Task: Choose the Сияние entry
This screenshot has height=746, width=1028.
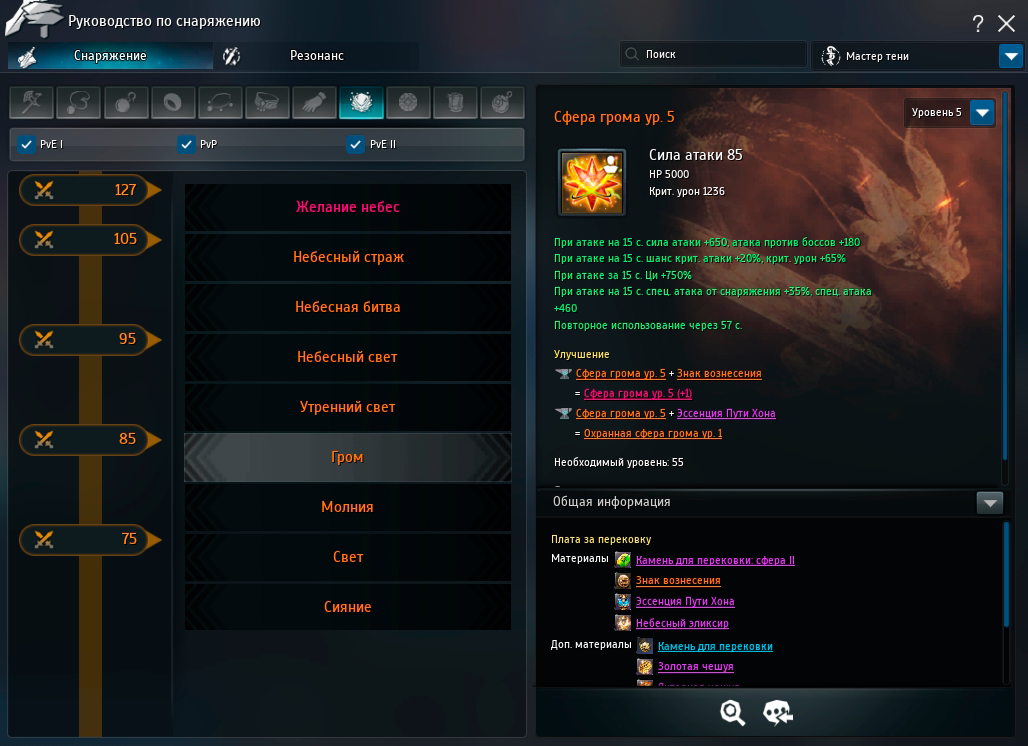Action: point(347,607)
